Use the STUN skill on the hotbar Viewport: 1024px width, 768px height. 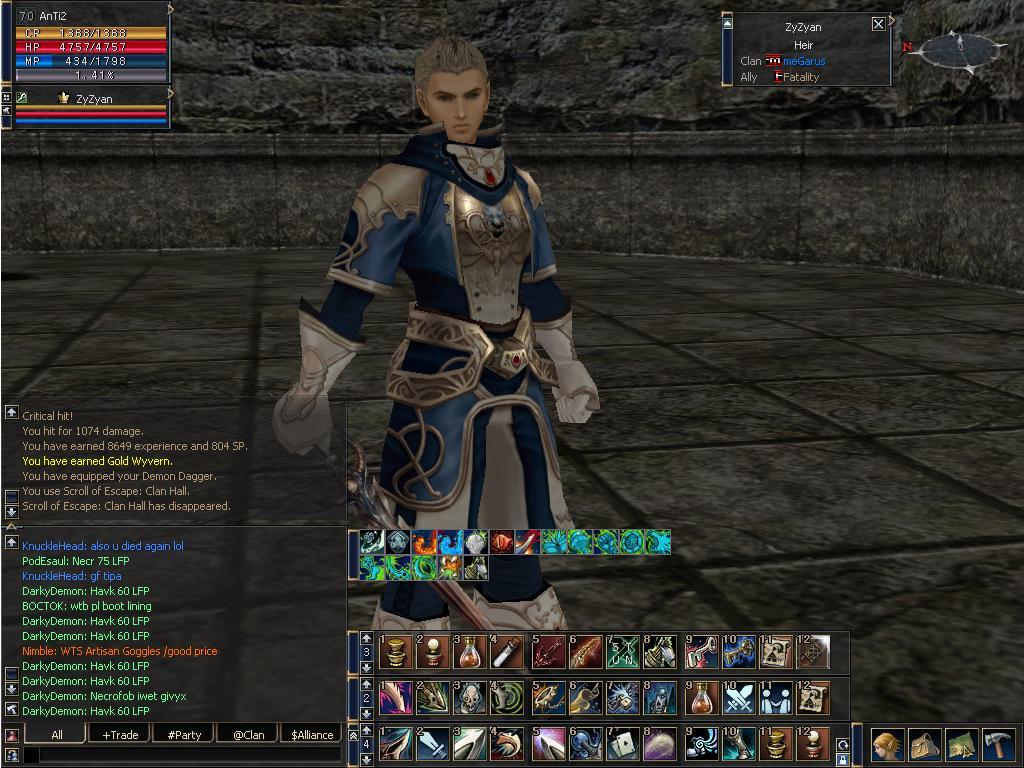[x=623, y=653]
